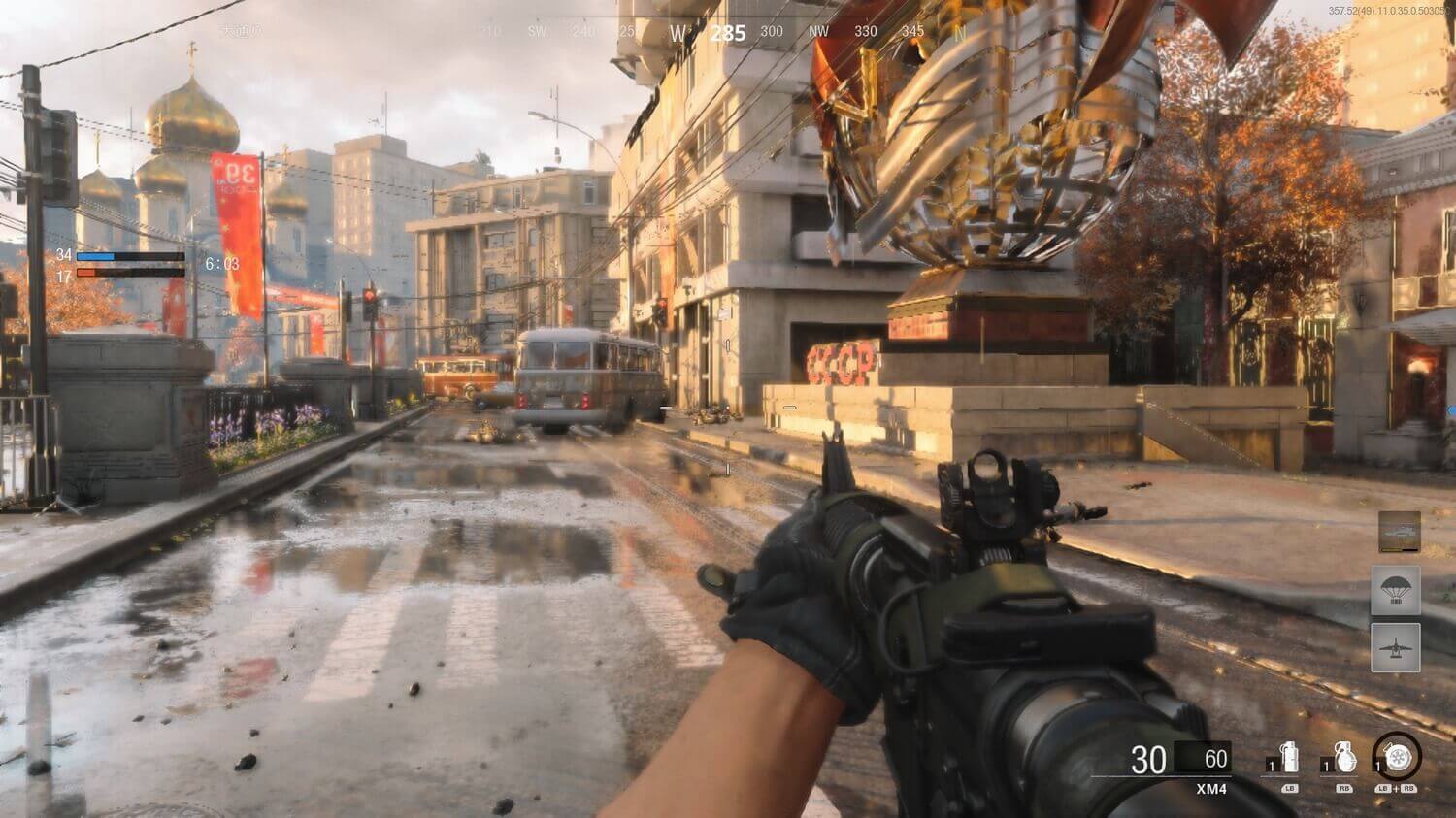Image resolution: width=1456 pixels, height=818 pixels.
Task: Activate the circled field upgrade icon
Action: (x=1397, y=757)
